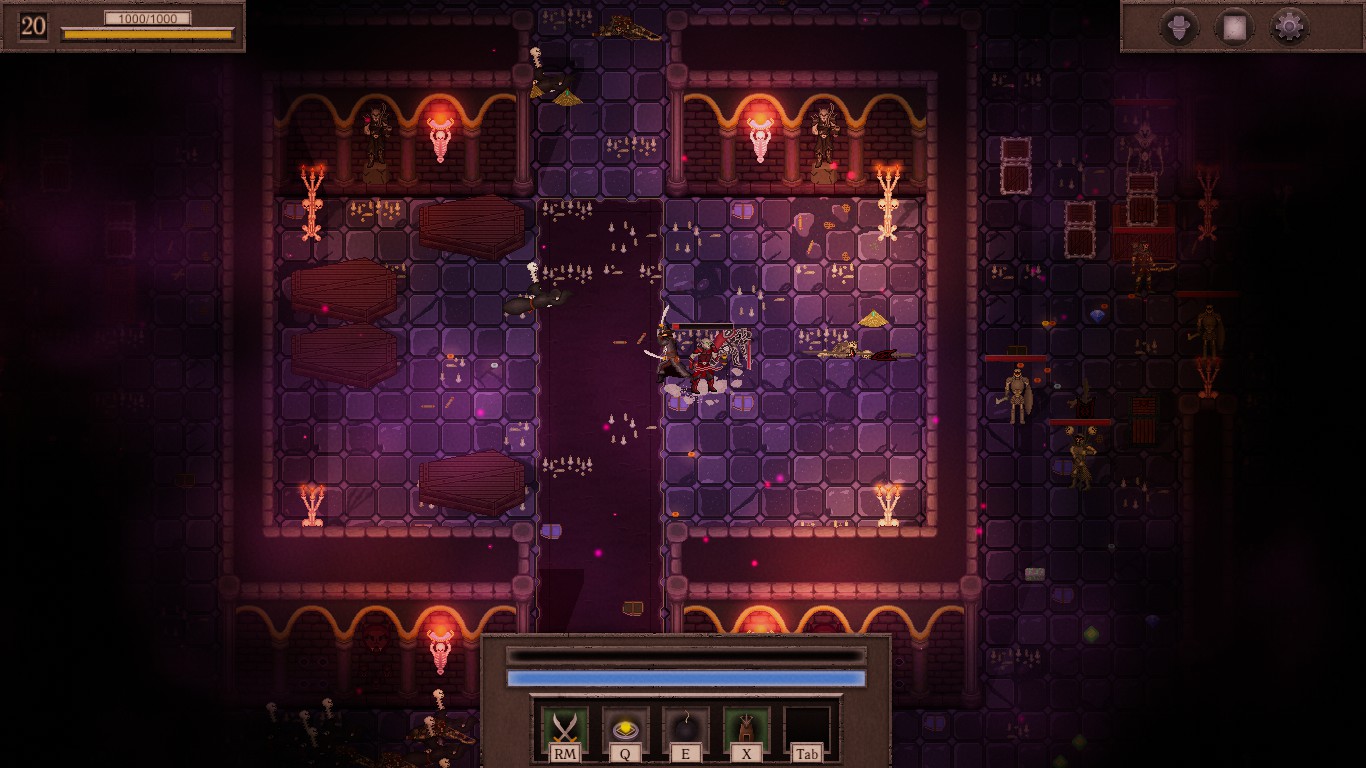Open the character menu with the hat icon
This screenshot has width=1366, height=768.
[x=1180, y=27]
